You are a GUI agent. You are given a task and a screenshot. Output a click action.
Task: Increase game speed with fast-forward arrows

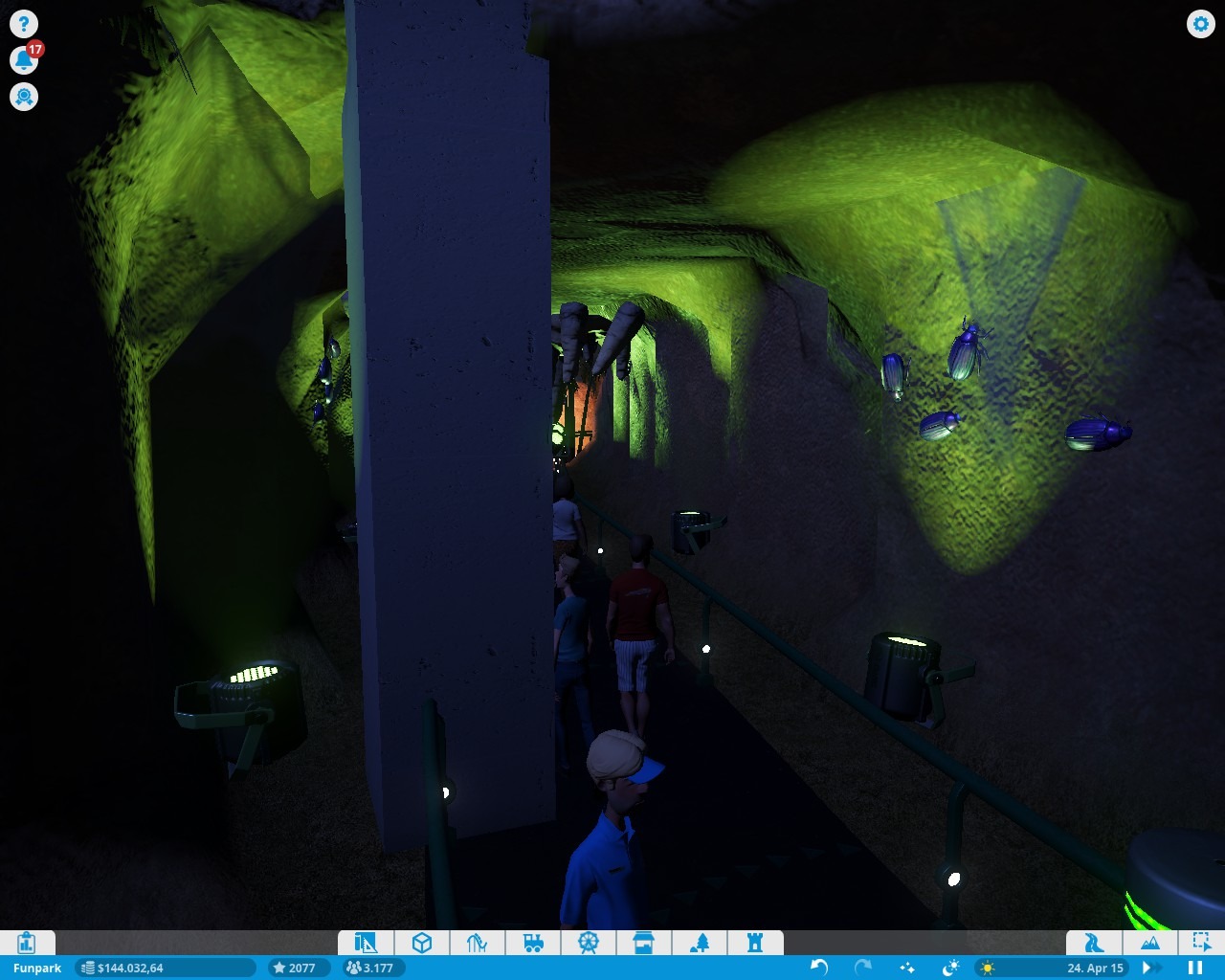(1151, 968)
